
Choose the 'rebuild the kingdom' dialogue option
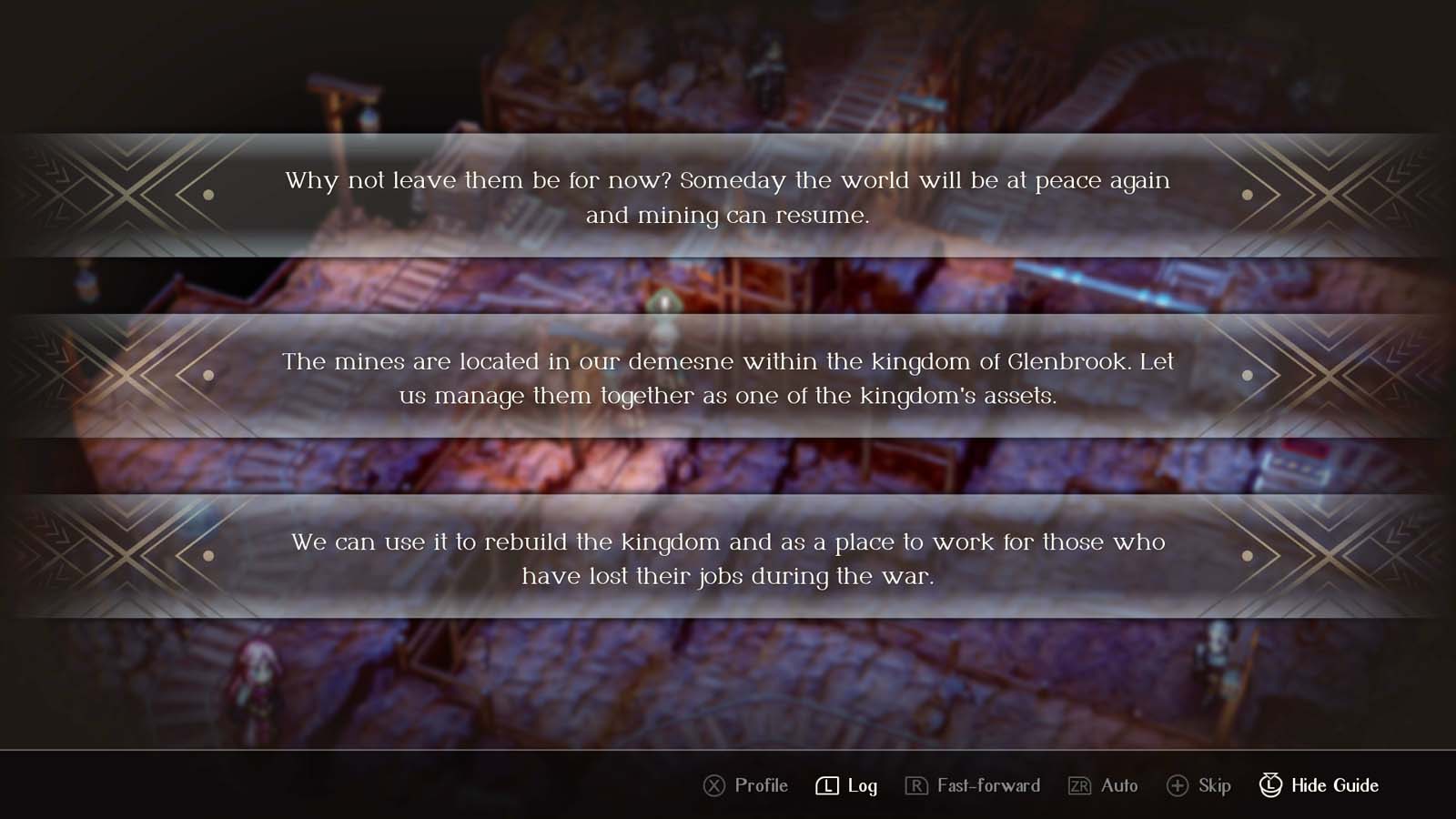pyautogui.click(x=728, y=556)
